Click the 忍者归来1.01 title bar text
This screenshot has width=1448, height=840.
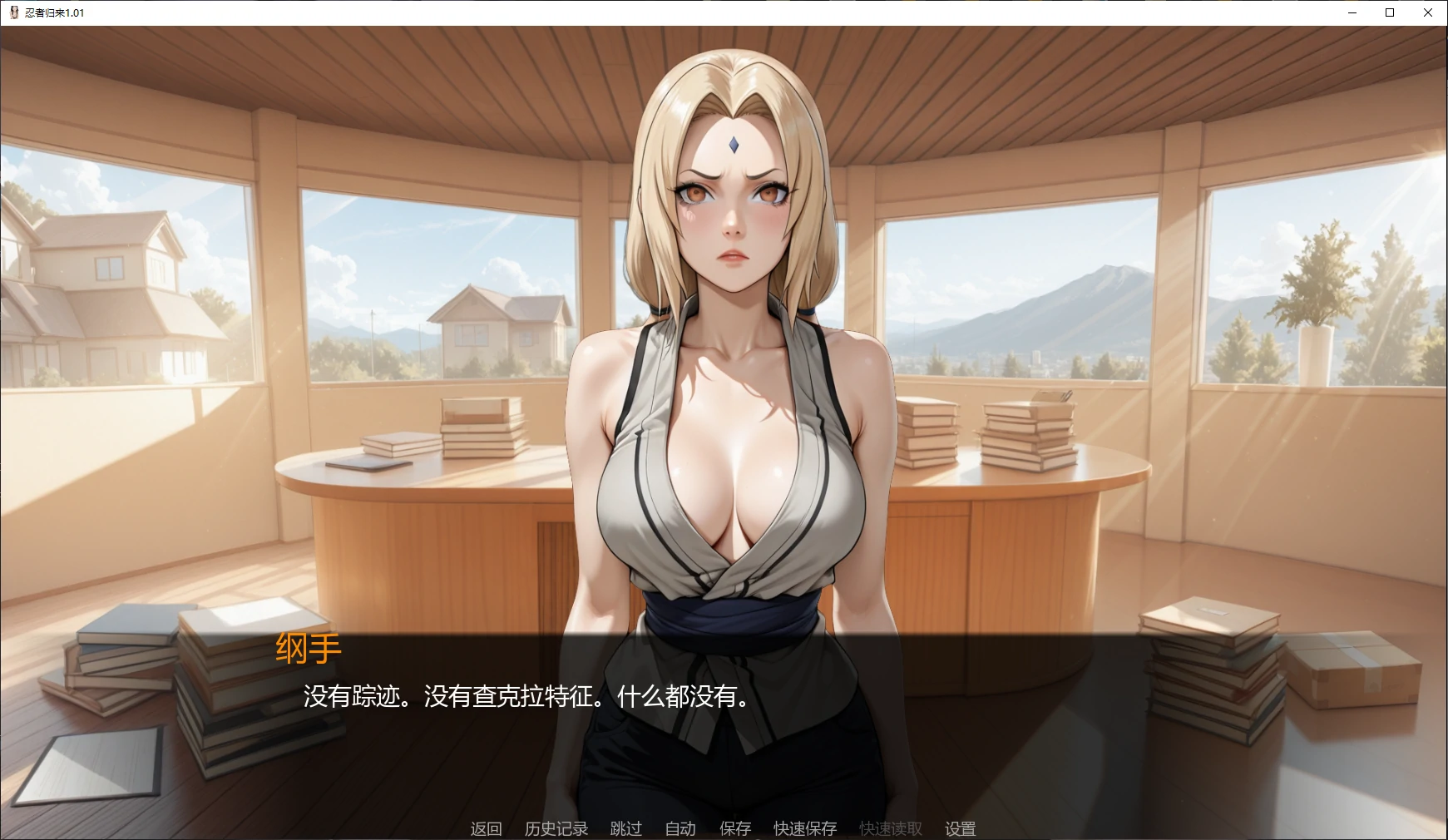(x=52, y=12)
